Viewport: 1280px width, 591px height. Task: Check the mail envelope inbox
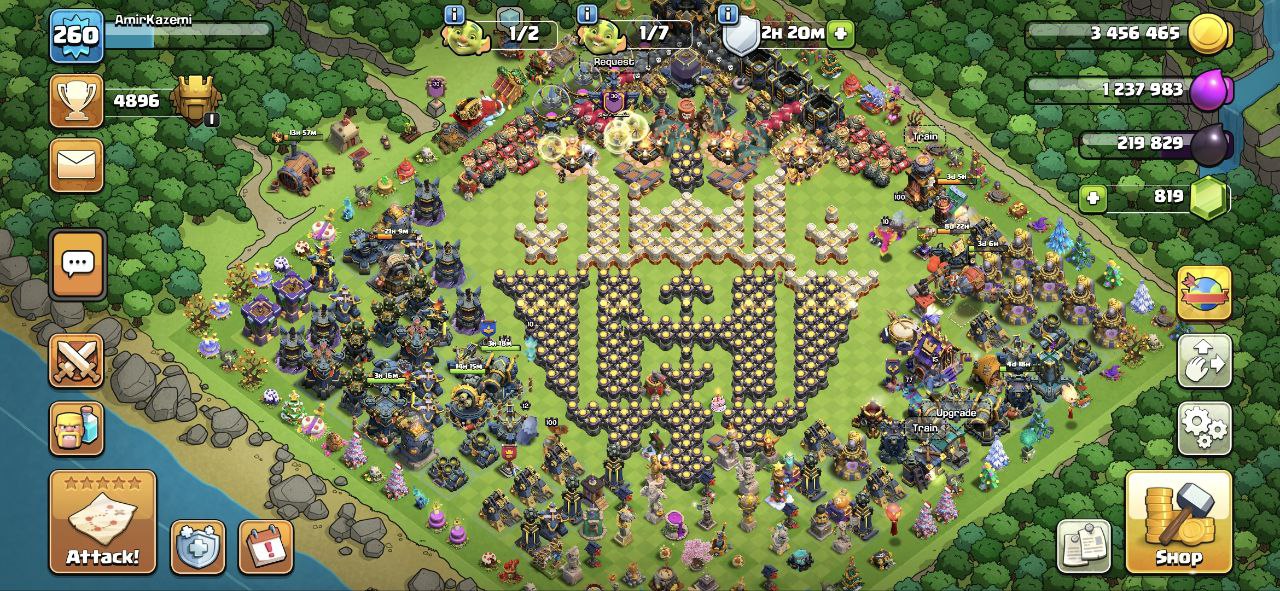tap(77, 165)
